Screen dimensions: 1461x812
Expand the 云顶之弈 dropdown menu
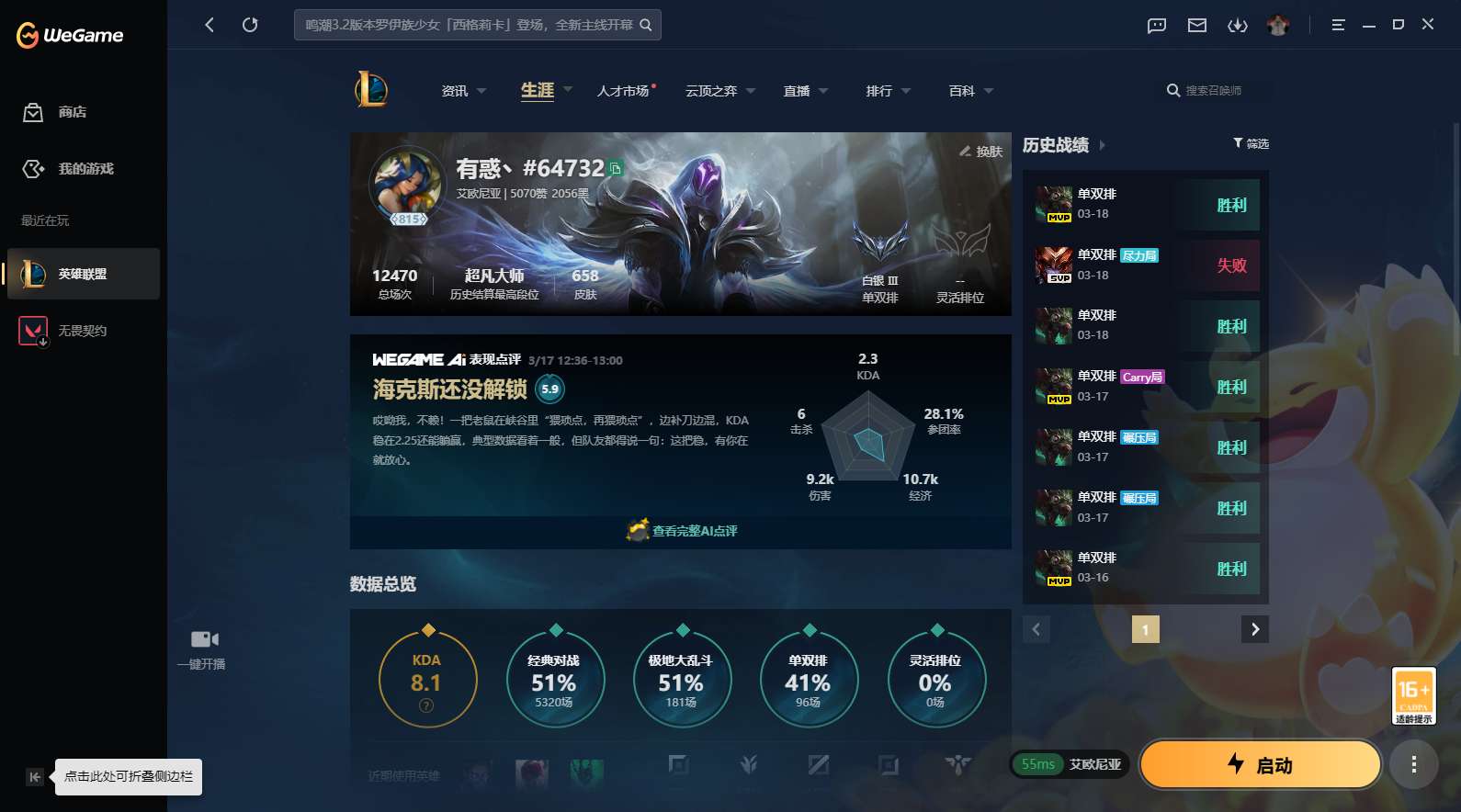718,90
